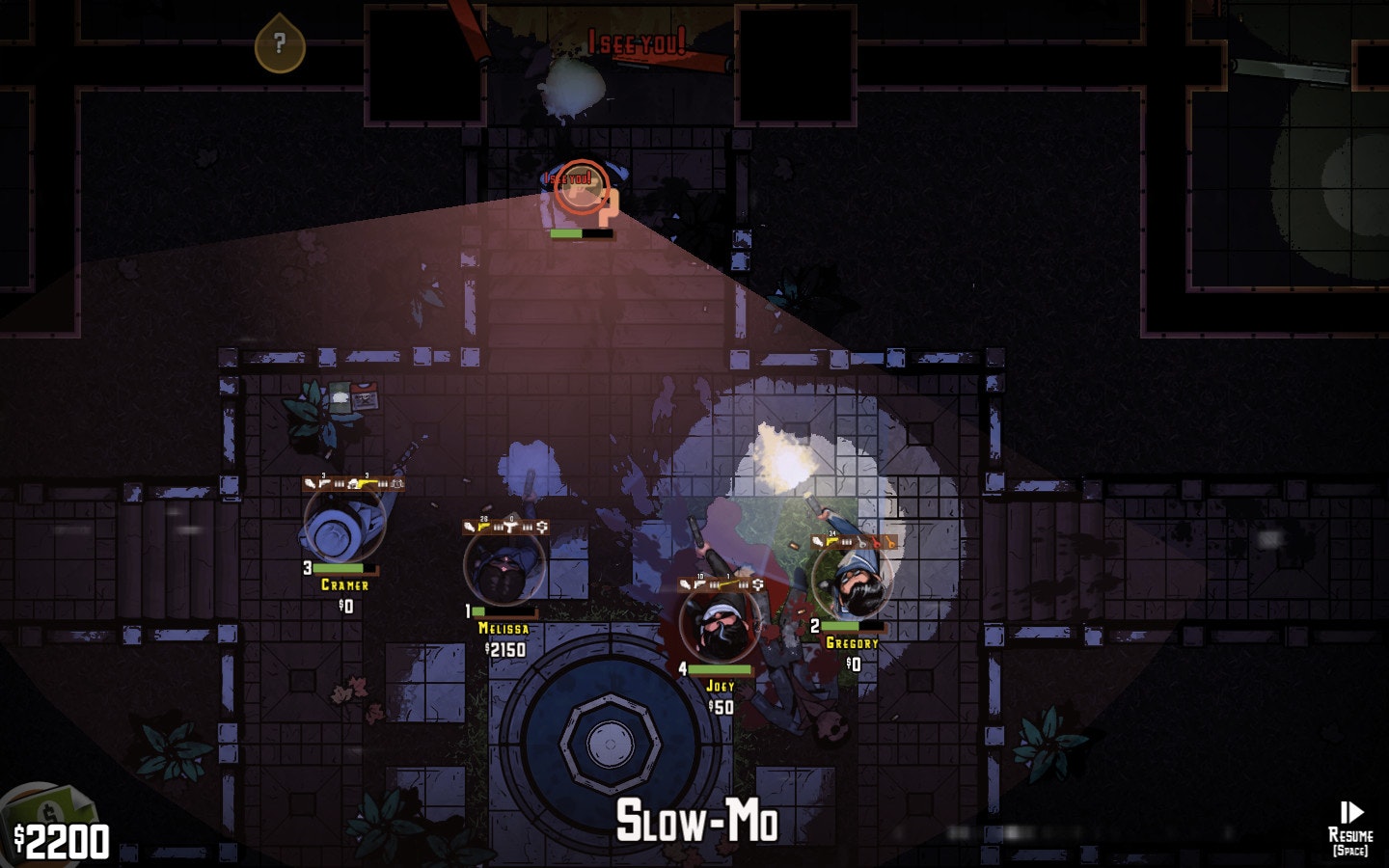
Task: Select crew member Melissa
Action: [504, 569]
